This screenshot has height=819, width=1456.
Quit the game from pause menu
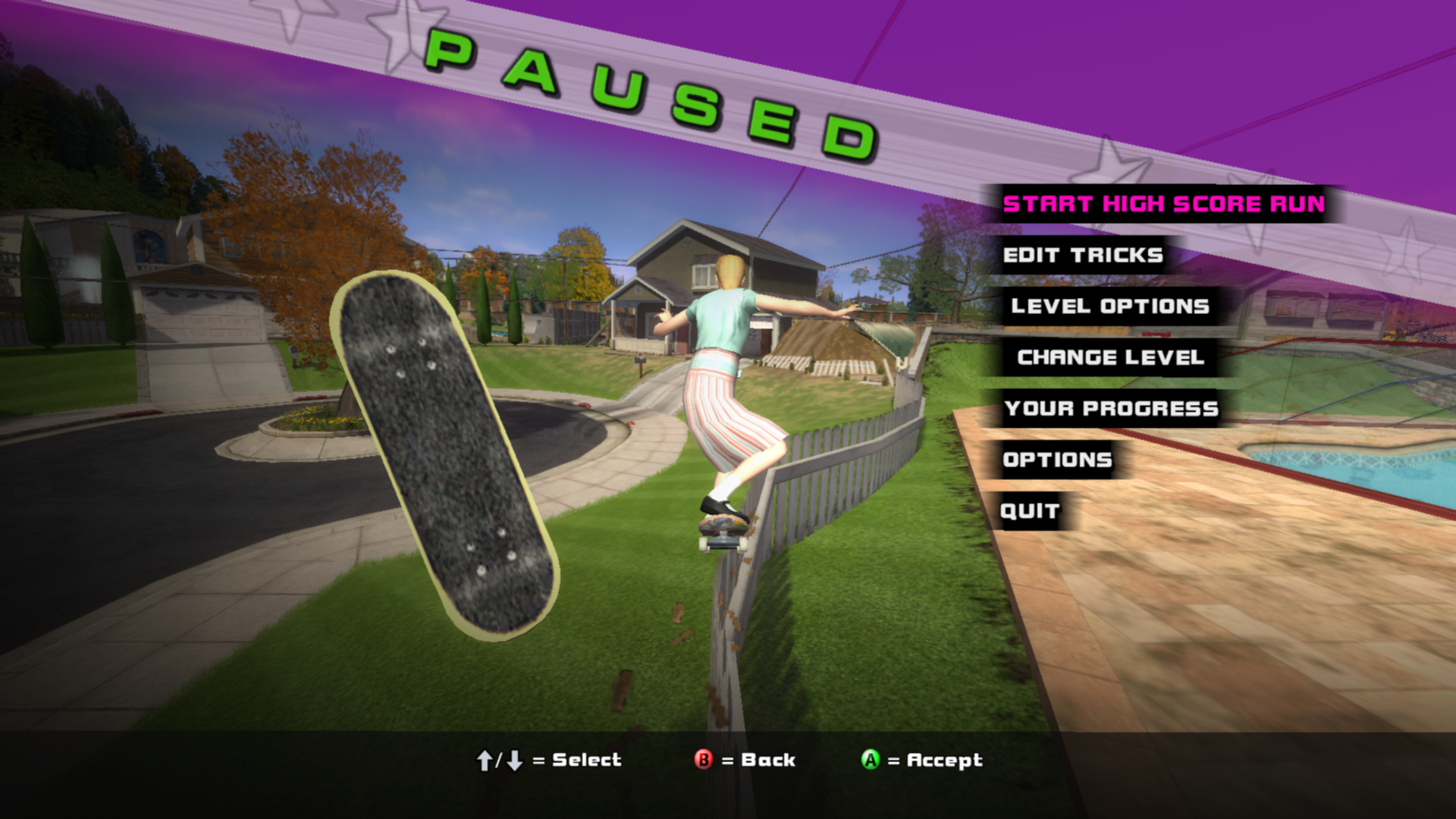1029,511
